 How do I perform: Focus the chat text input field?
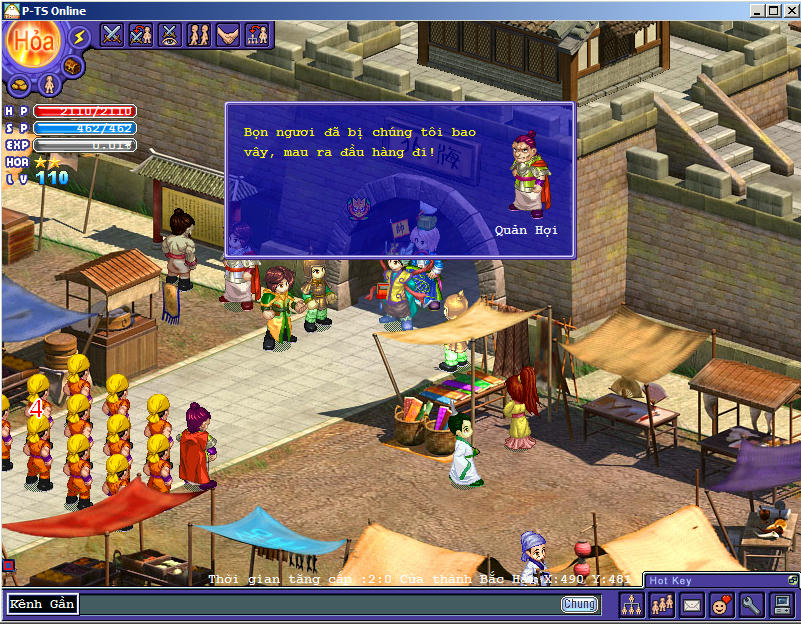click(320, 604)
